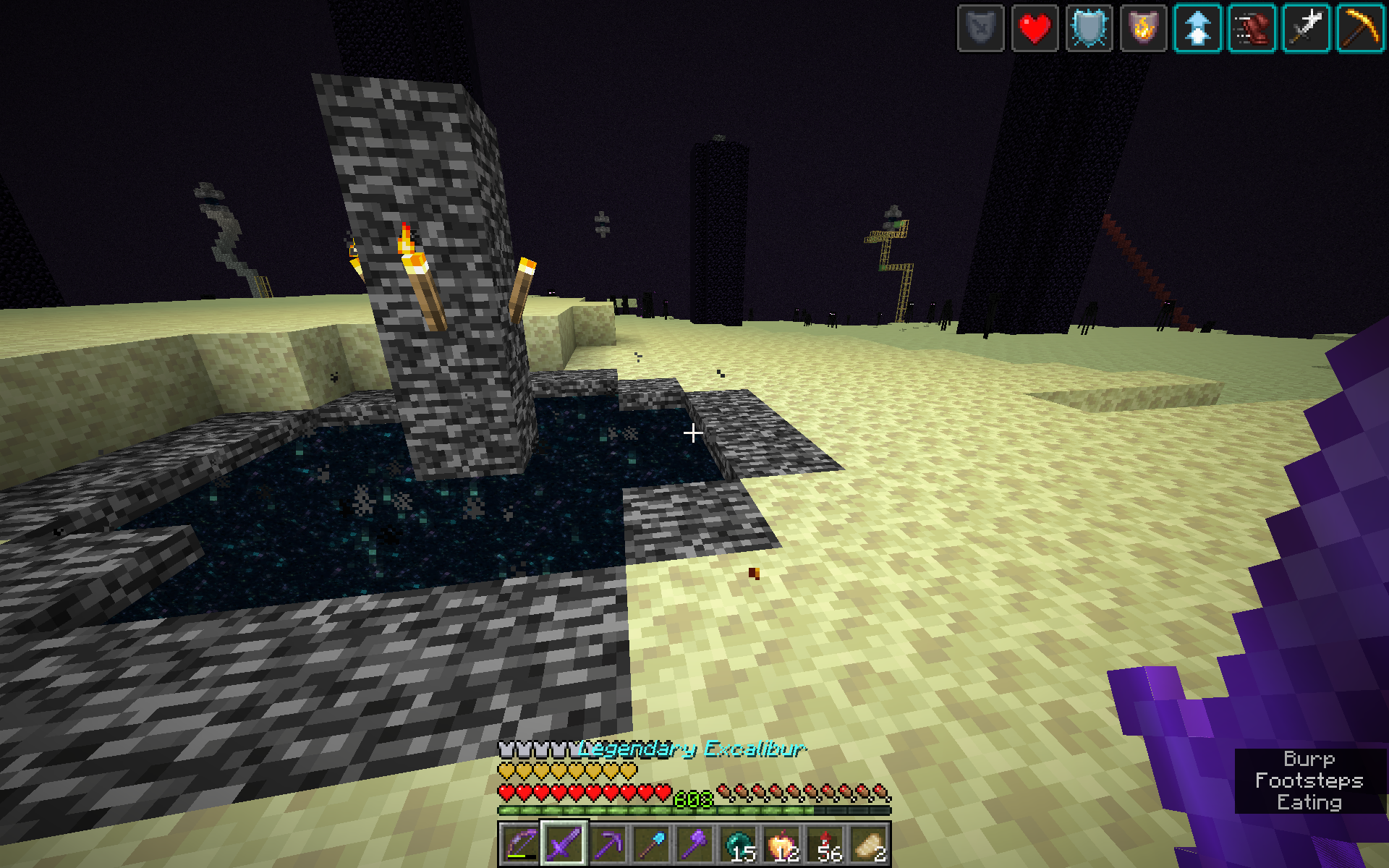Click the Haste golden pickaxe effect icon
Image resolution: width=1389 pixels, height=868 pixels.
(1360, 29)
